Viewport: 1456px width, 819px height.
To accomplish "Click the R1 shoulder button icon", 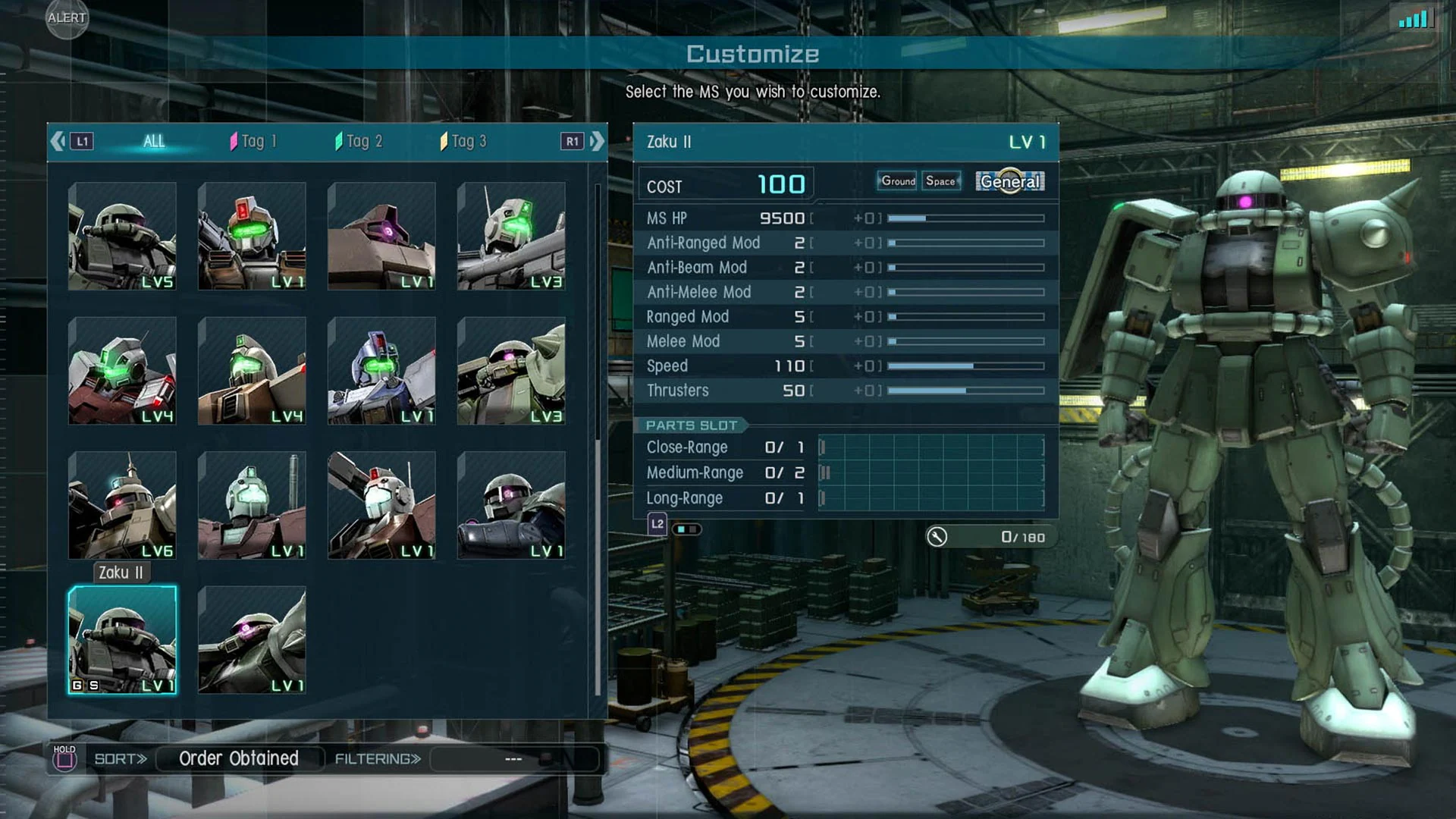I will pos(573,141).
